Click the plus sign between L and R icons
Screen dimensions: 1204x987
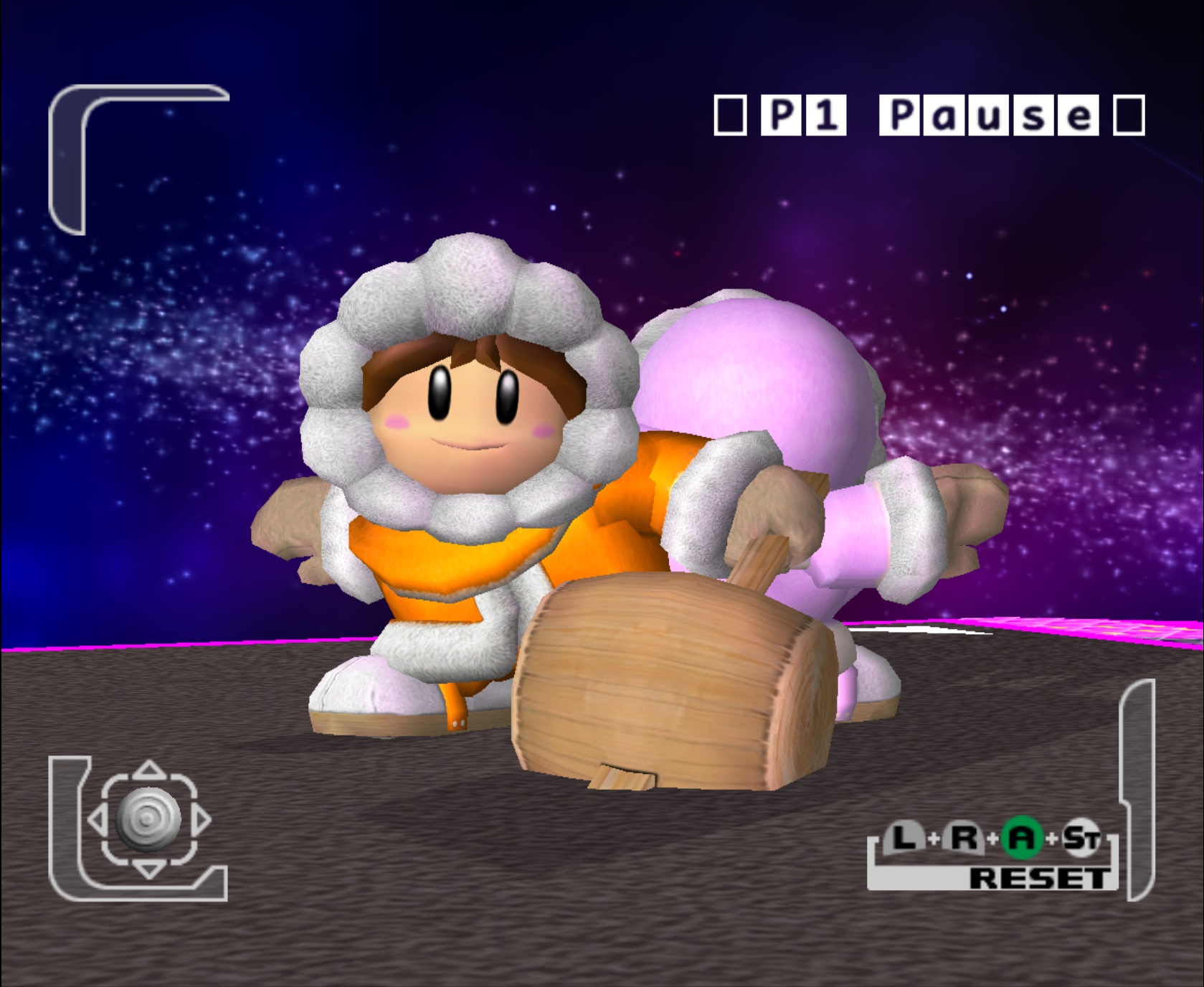934,837
